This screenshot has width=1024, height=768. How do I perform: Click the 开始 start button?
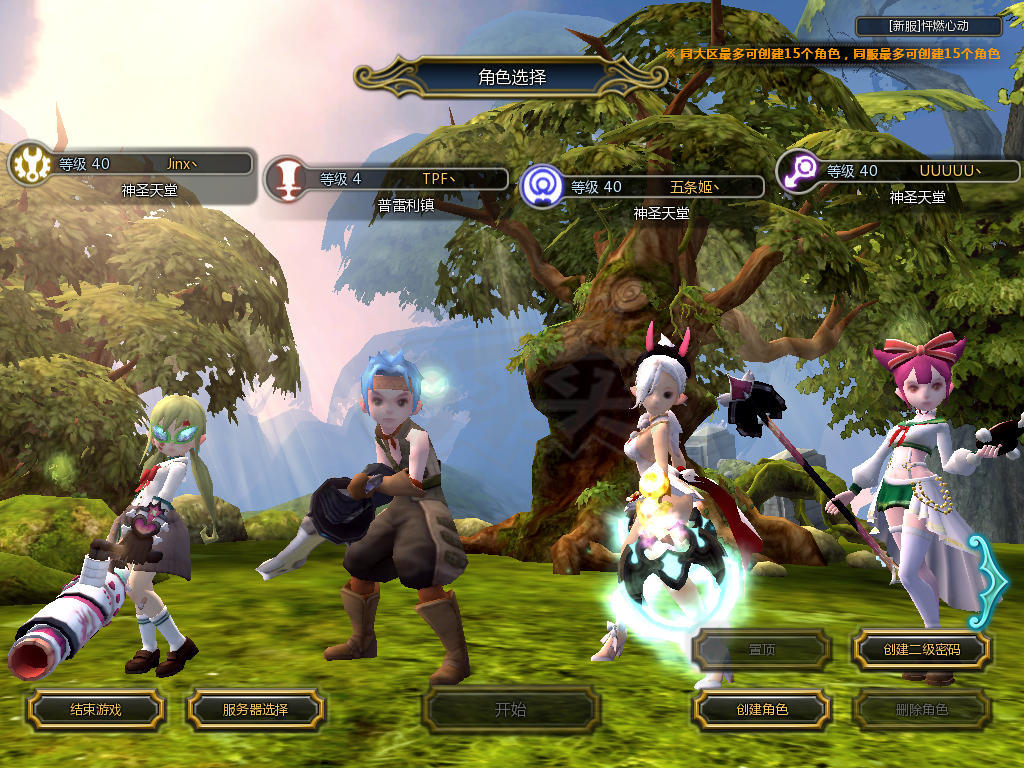[x=511, y=710]
